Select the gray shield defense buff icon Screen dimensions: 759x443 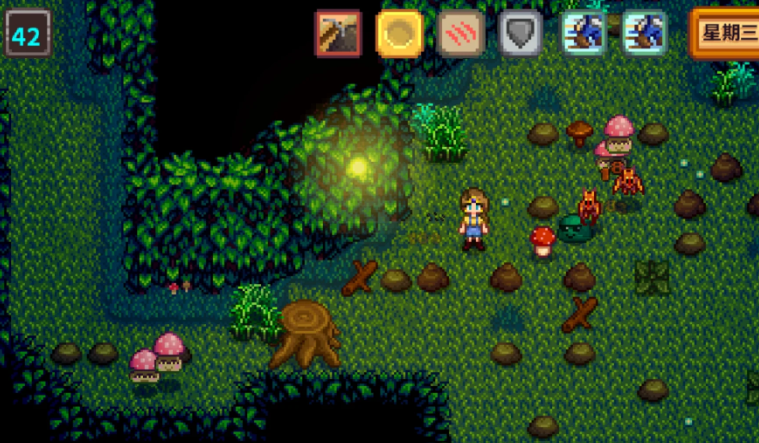tap(521, 33)
